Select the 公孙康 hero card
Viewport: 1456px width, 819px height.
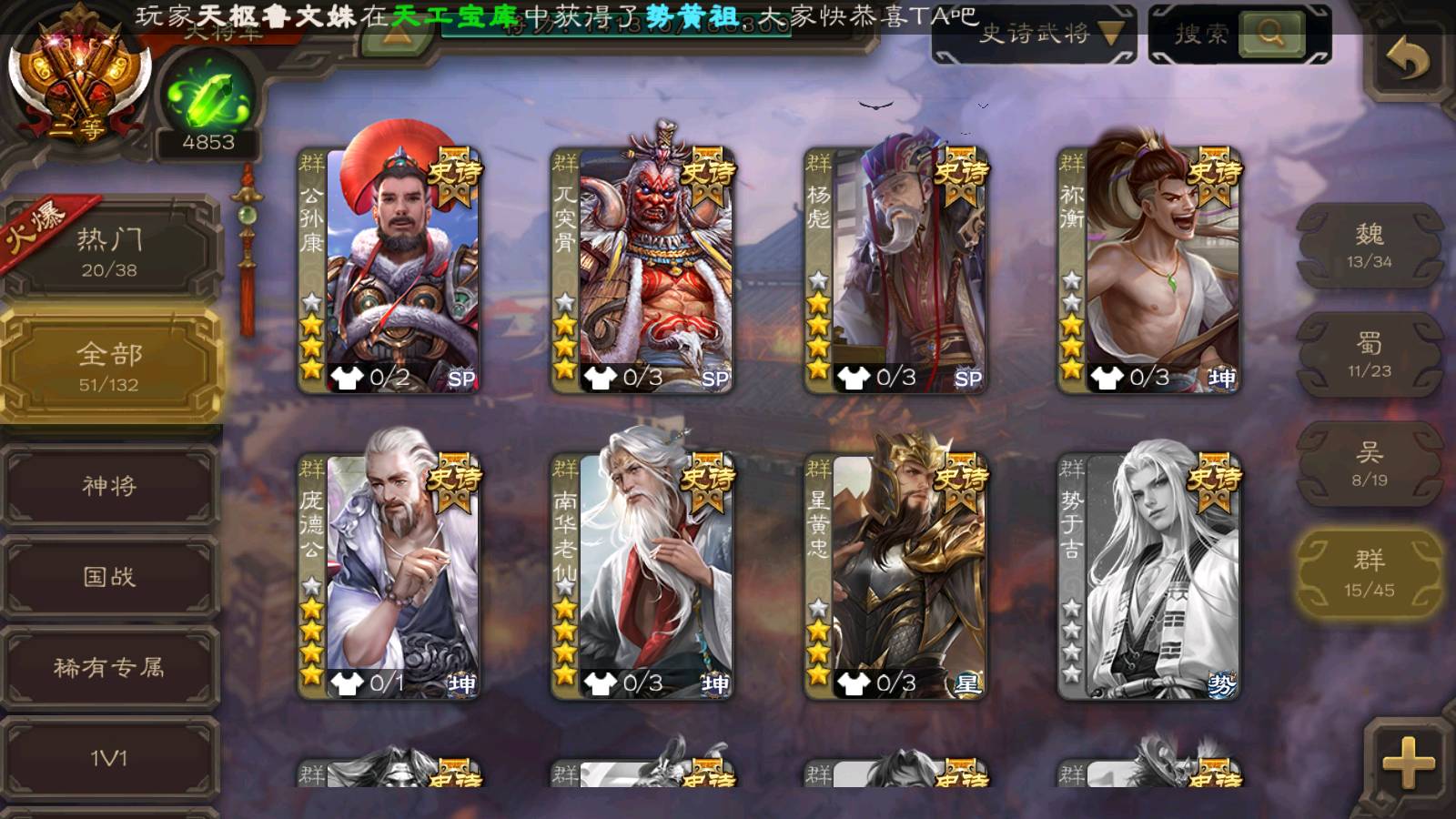pos(389,269)
